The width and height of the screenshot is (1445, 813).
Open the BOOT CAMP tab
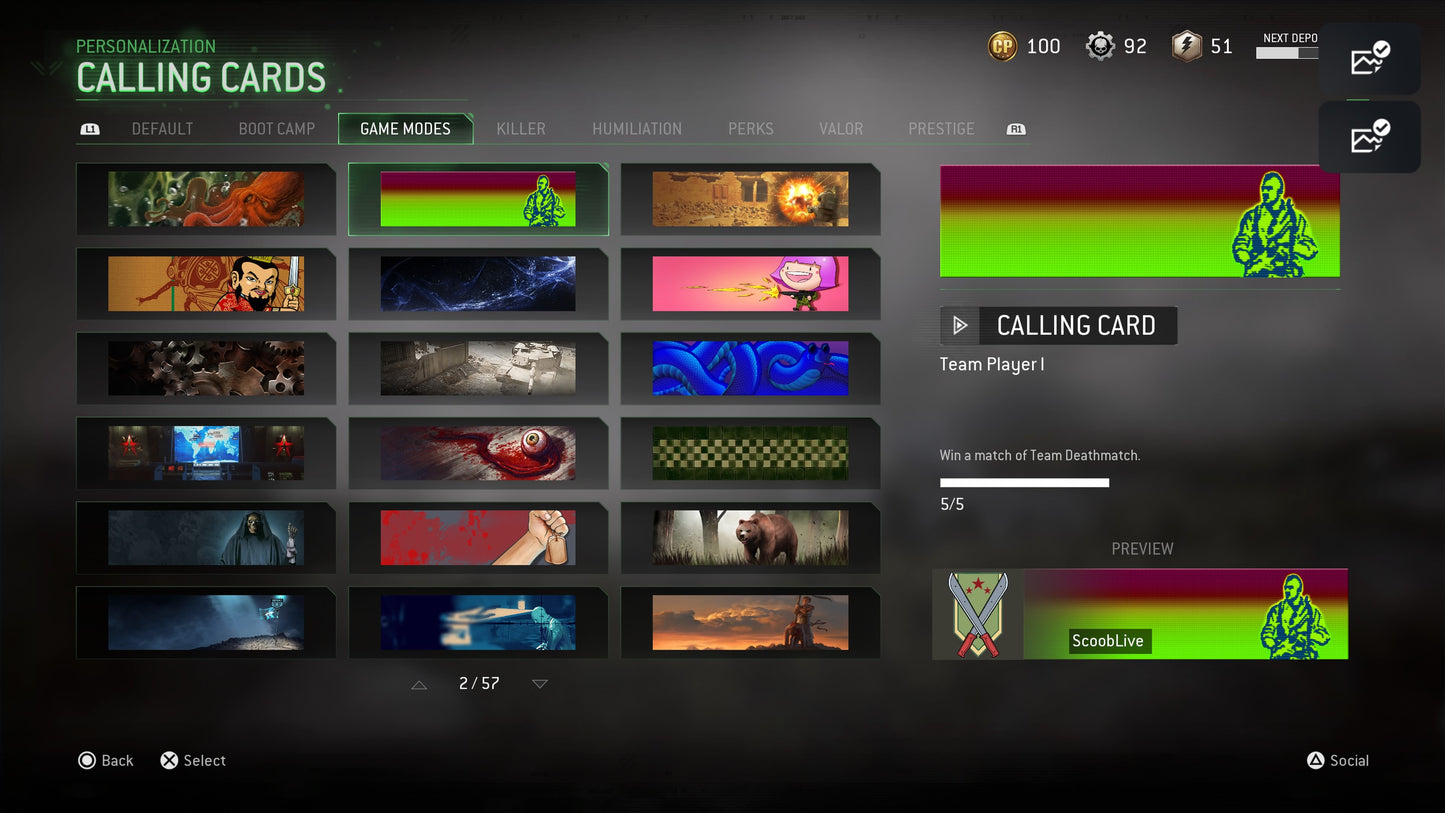click(276, 128)
